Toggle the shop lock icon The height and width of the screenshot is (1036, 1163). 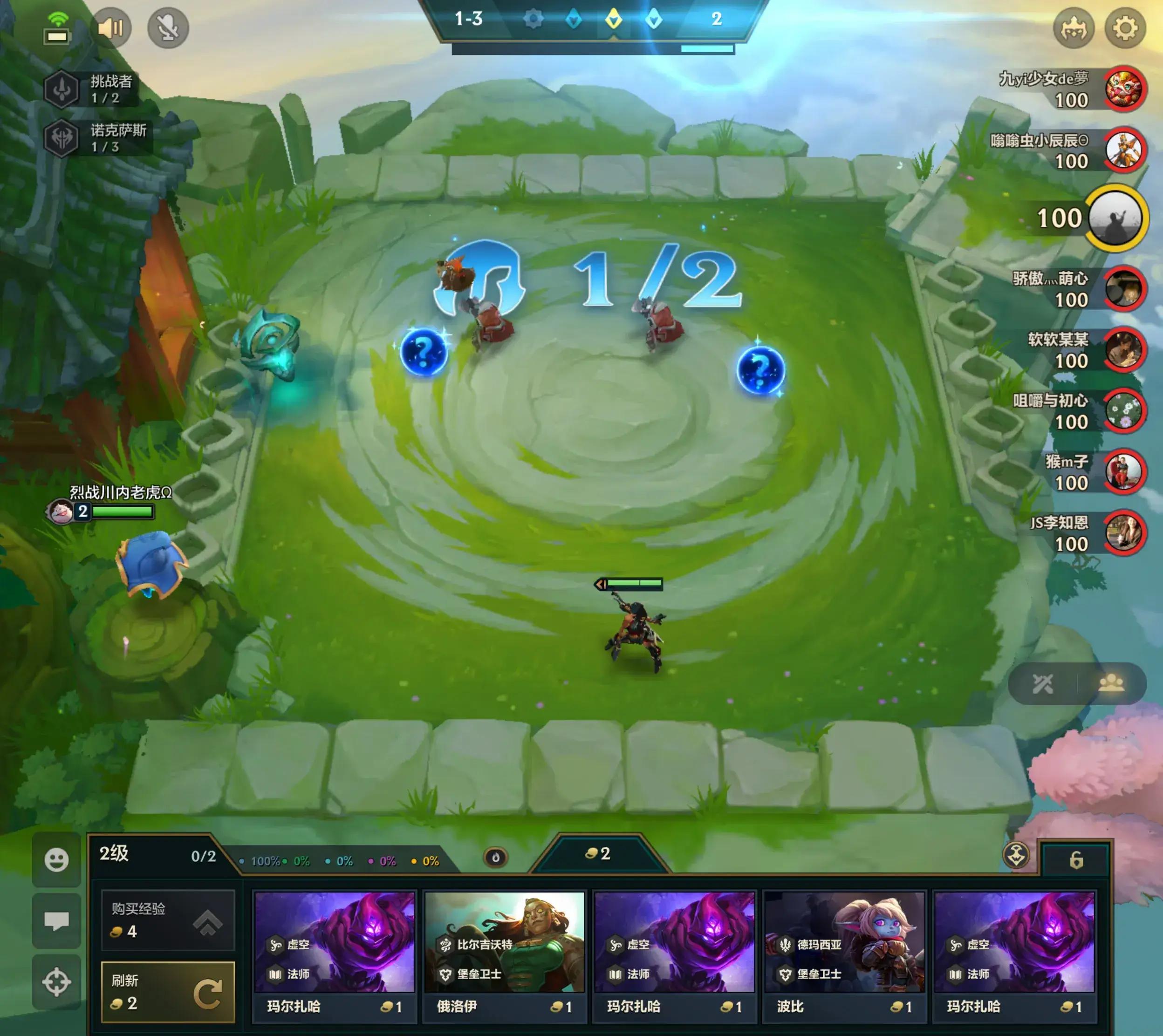click(1075, 859)
